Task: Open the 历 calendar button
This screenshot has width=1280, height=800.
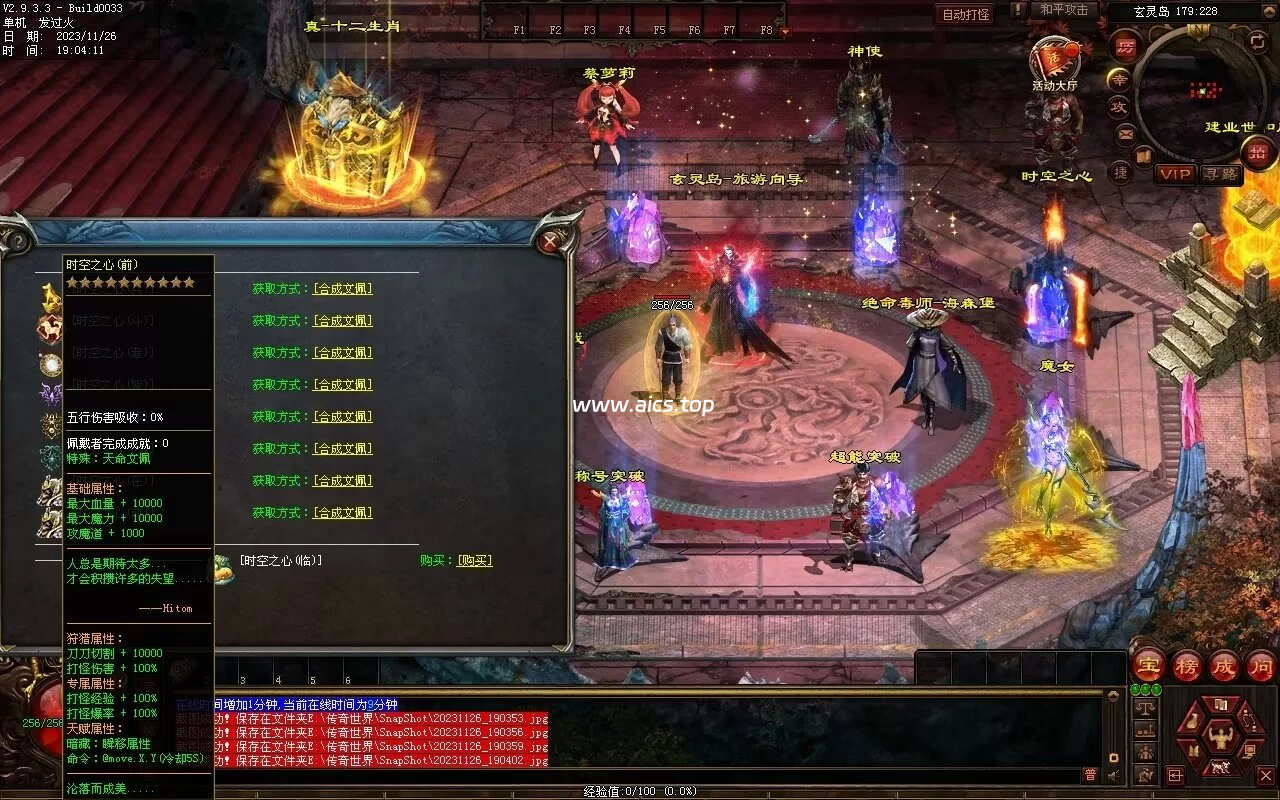Action: pos(1125,45)
